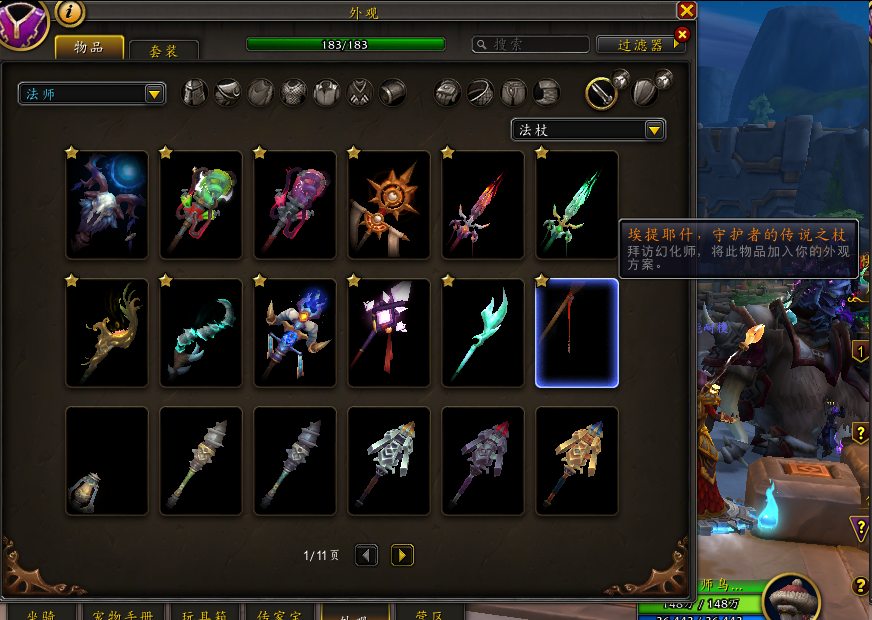Select the highlighted red thin staff appearance
Viewport: 872px width, 620px height.
(x=577, y=333)
